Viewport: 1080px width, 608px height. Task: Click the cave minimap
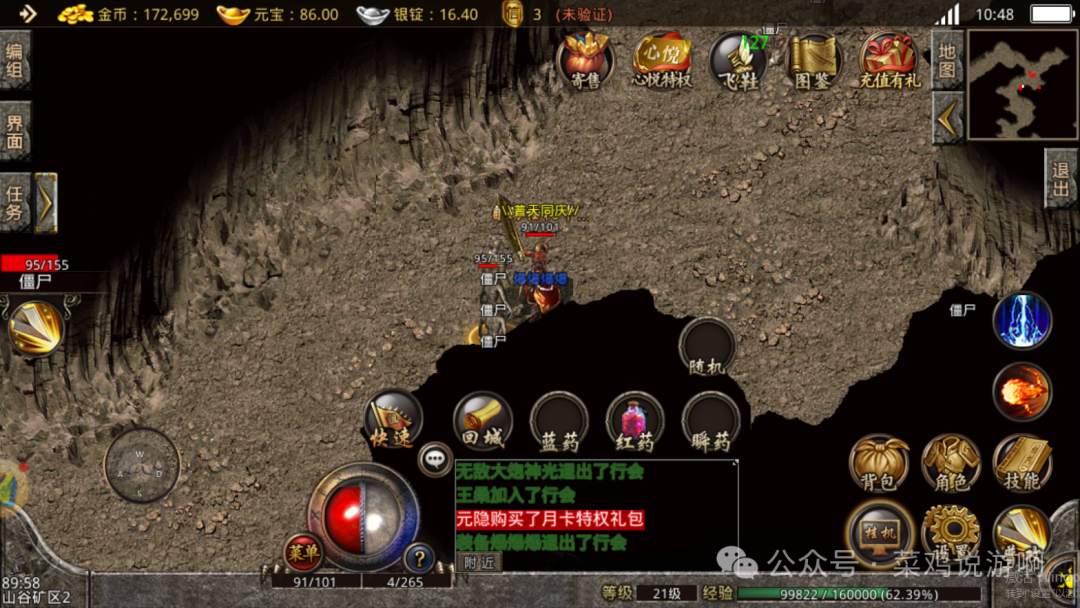click(1022, 83)
